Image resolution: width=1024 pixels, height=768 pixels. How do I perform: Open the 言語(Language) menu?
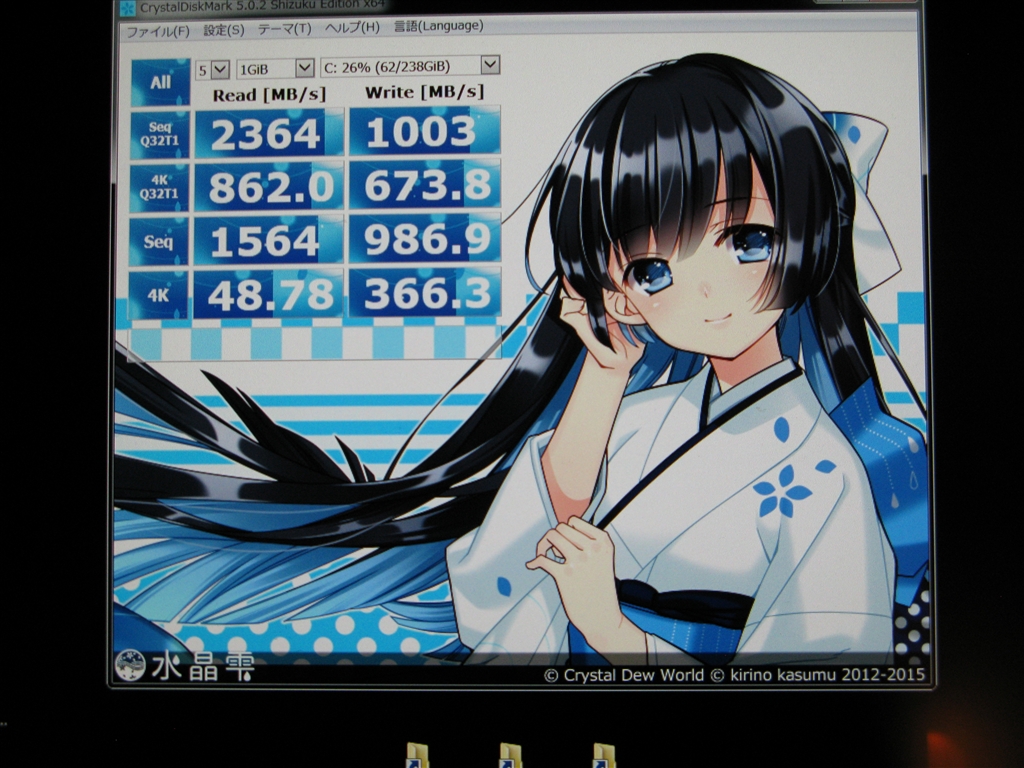click(x=437, y=25)
